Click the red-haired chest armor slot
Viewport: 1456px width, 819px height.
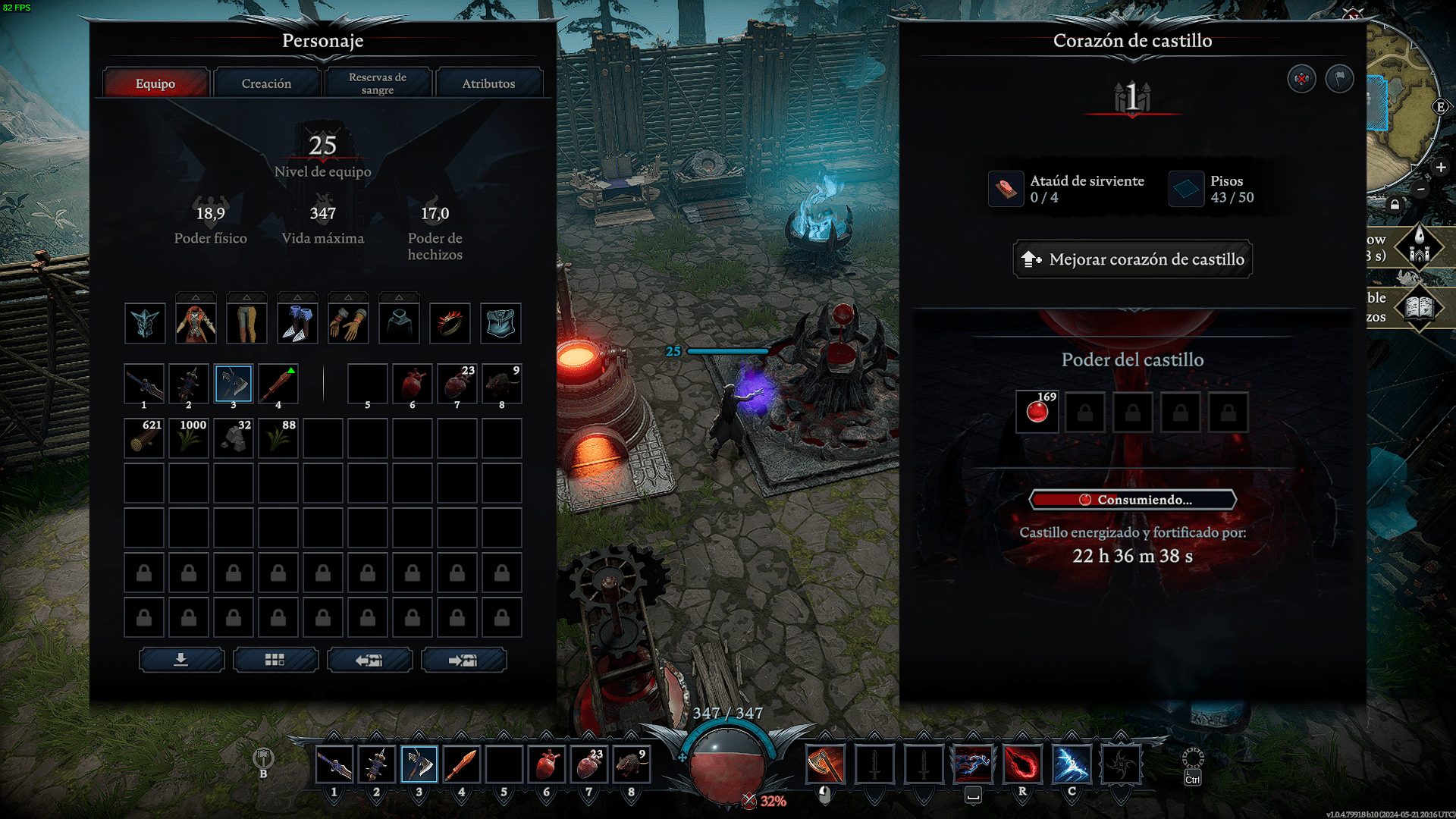[x=196, y=324]
